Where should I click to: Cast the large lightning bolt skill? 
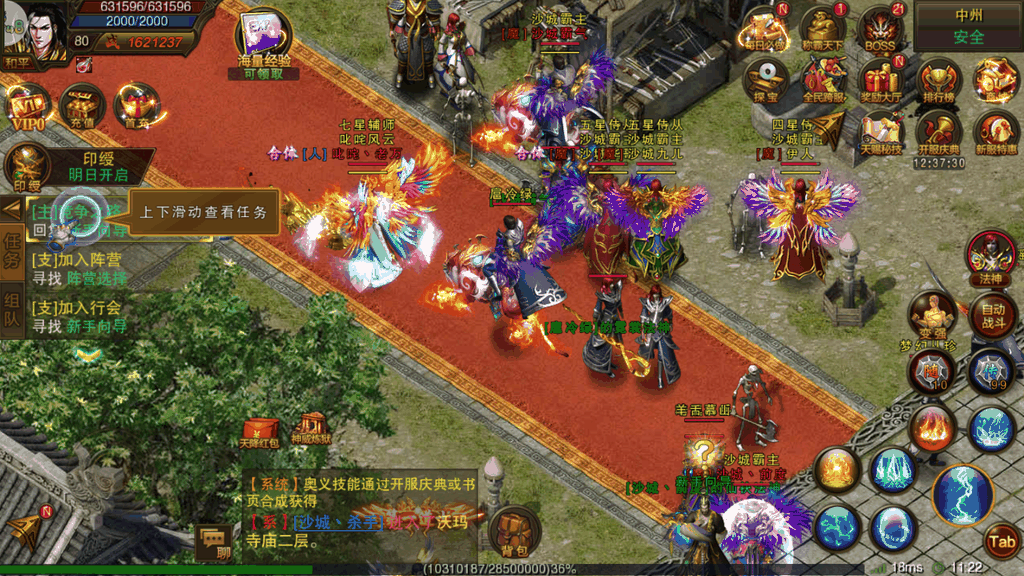(x=963, y=493)
